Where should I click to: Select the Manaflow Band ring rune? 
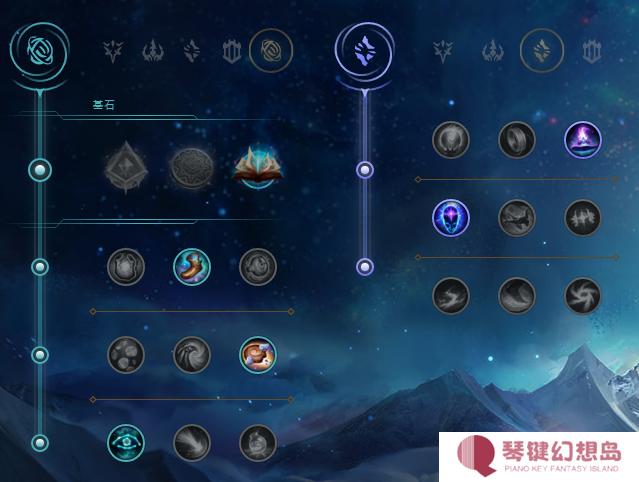(x=517, y=140)
